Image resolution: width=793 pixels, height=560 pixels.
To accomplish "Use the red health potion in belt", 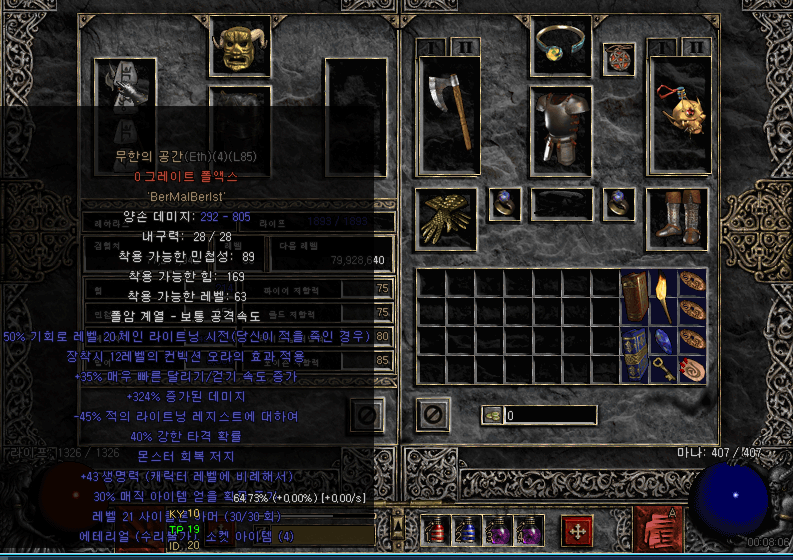I will pos(435,529).
